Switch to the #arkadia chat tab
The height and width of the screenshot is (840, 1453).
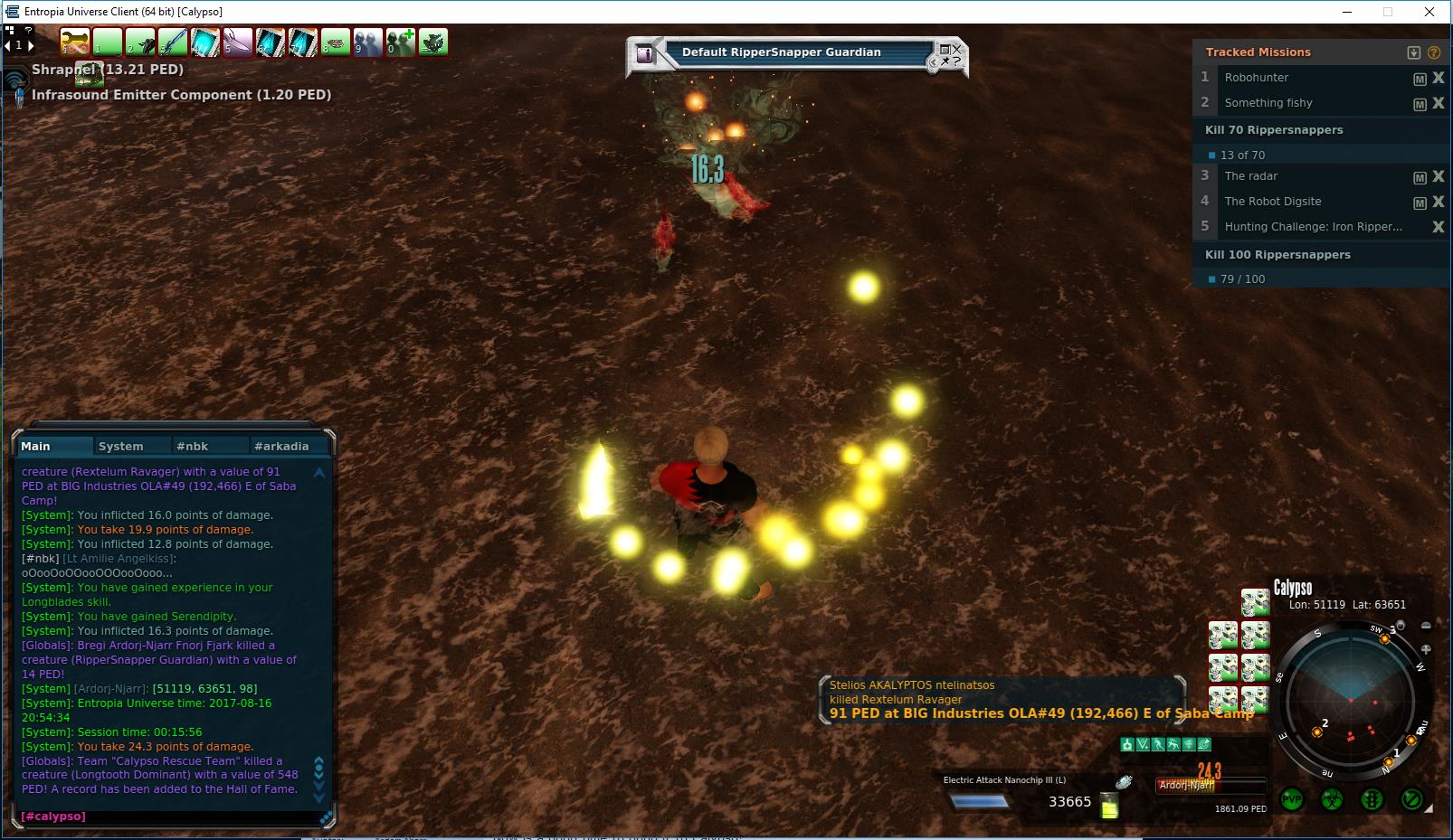click(x=281, y=446)
